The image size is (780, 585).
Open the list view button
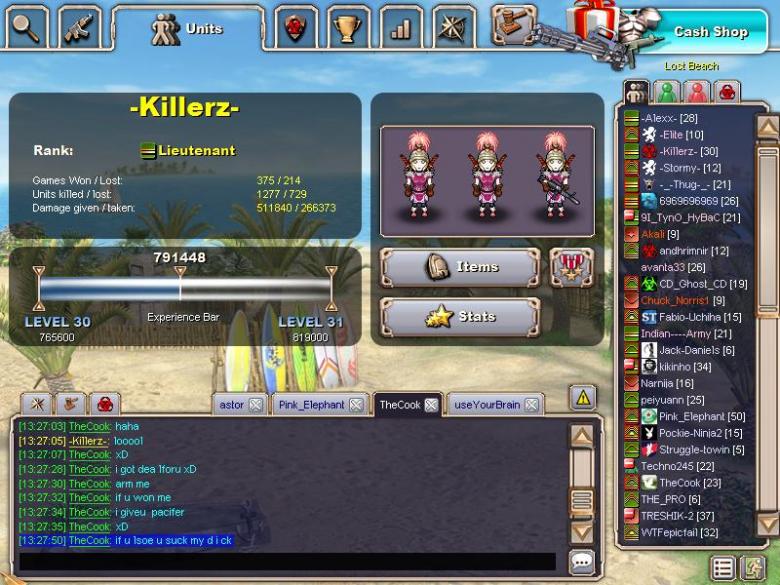pyautogui.click(x=722, y=568)
